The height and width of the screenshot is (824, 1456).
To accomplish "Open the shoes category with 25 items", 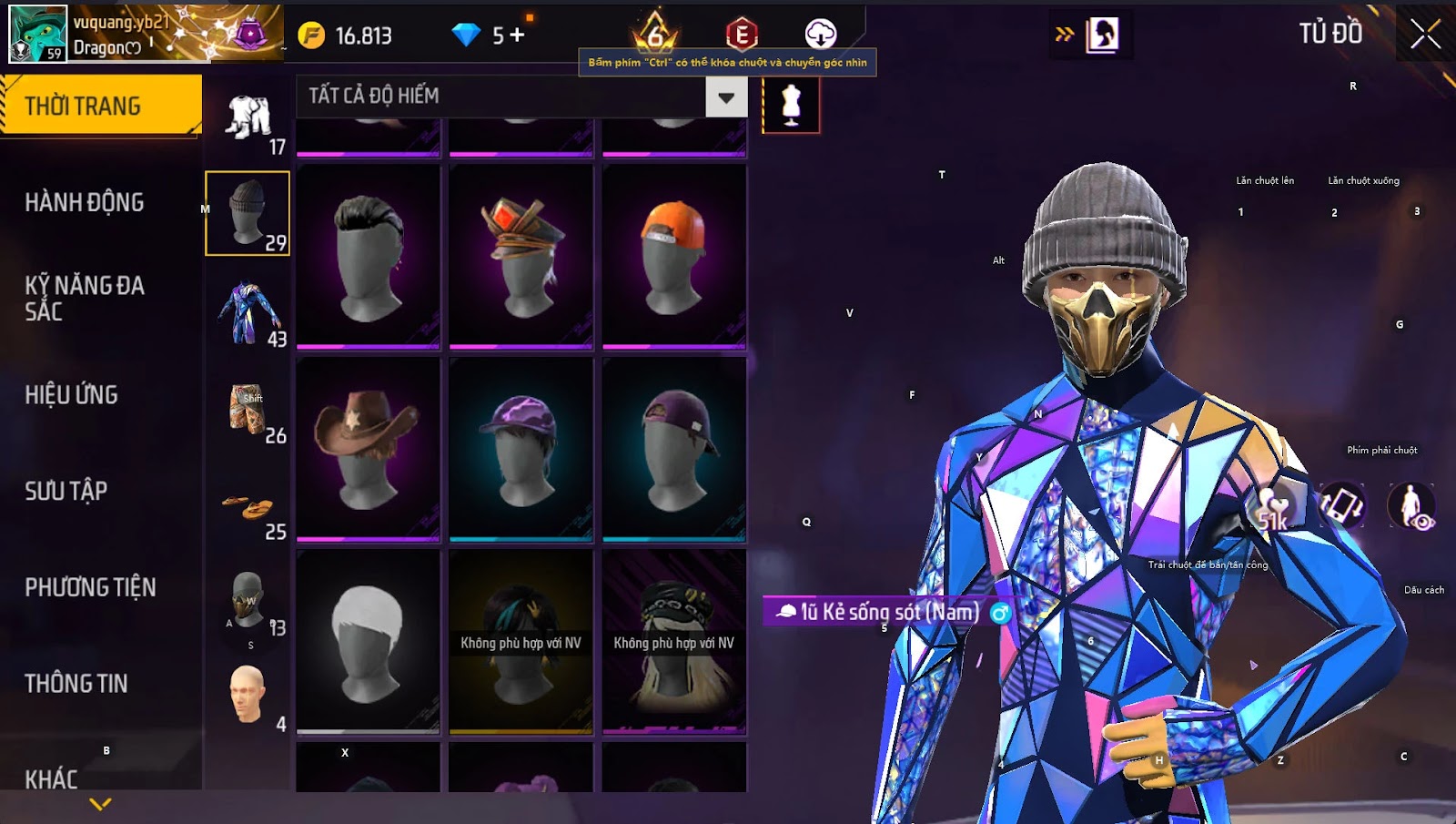I will (x=248, y=512).
